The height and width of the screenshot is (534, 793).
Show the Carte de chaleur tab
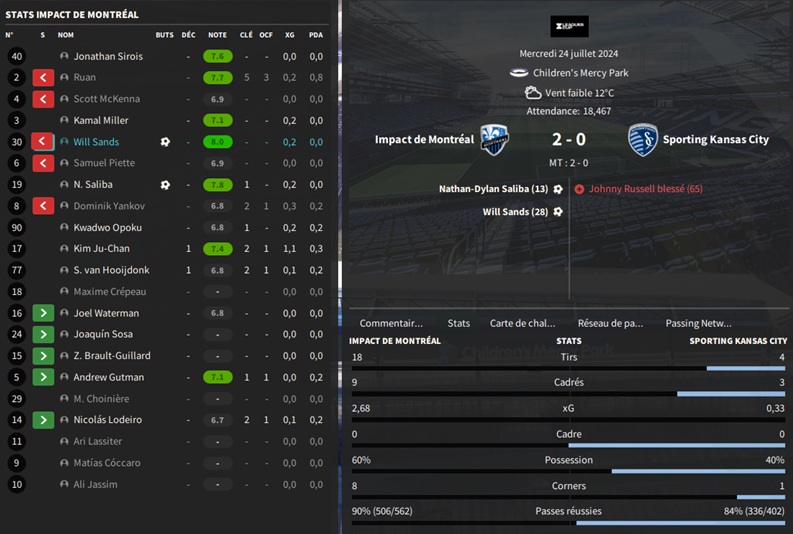point(522,323)
